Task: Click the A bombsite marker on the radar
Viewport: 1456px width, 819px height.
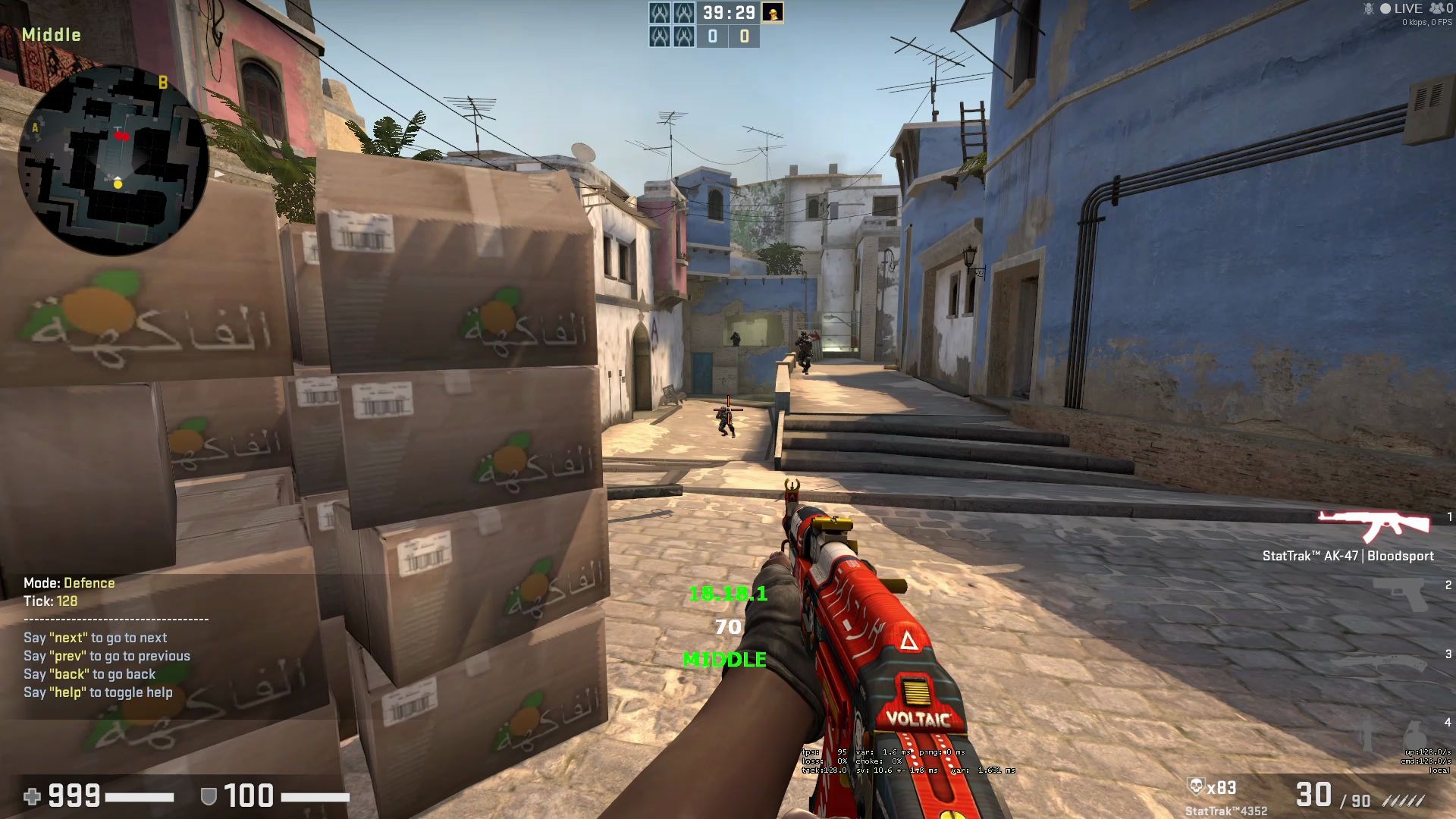Action: (33, 129)
